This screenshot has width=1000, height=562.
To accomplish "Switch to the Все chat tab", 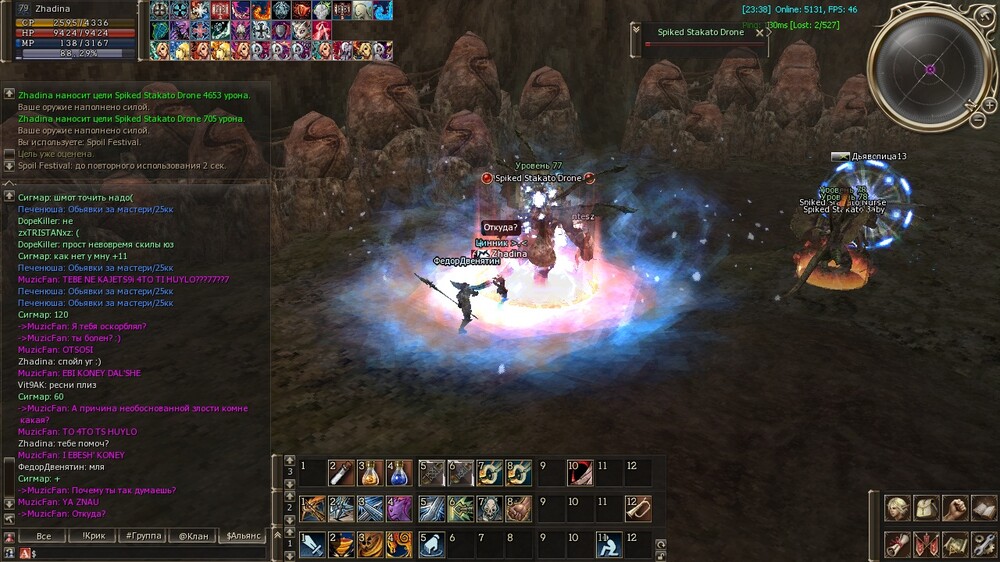I will tap(43, 536).
